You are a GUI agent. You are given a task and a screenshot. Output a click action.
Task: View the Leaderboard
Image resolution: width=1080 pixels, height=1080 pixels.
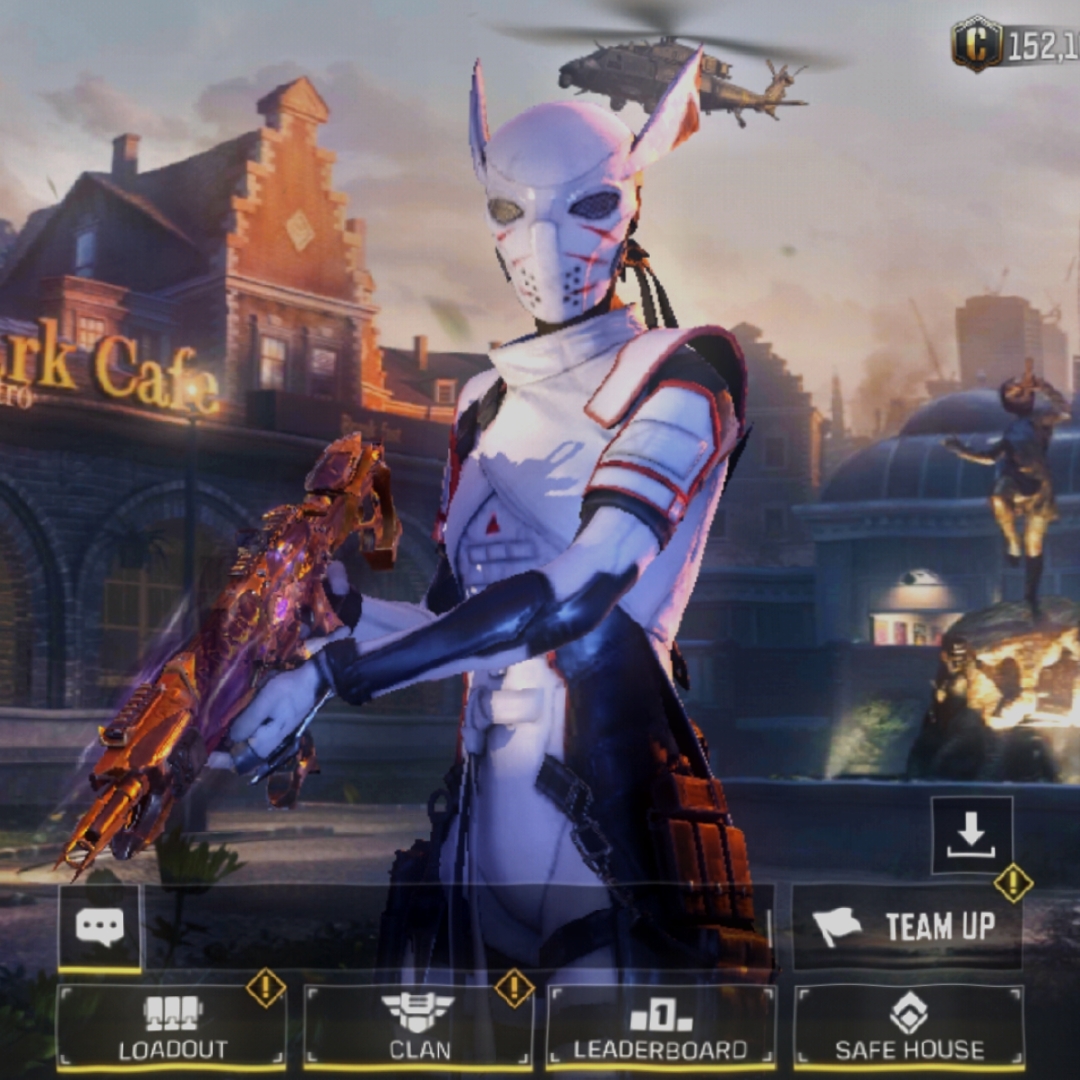pos(661,1027)
